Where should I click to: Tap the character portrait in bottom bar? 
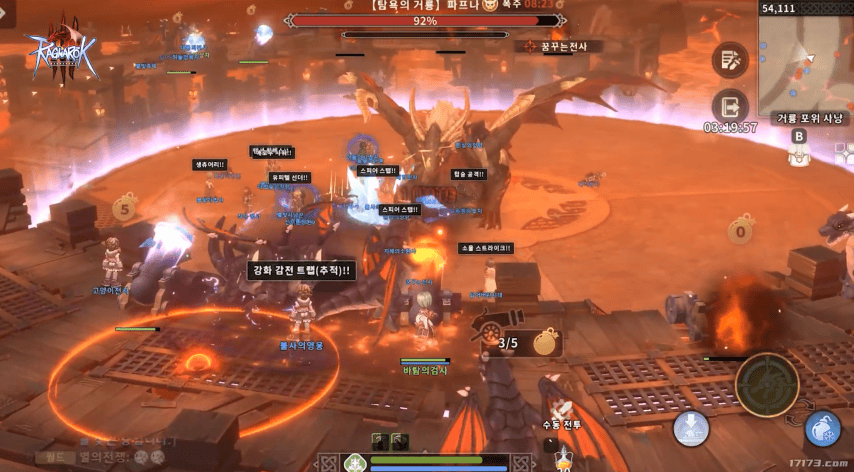point(354,463)
